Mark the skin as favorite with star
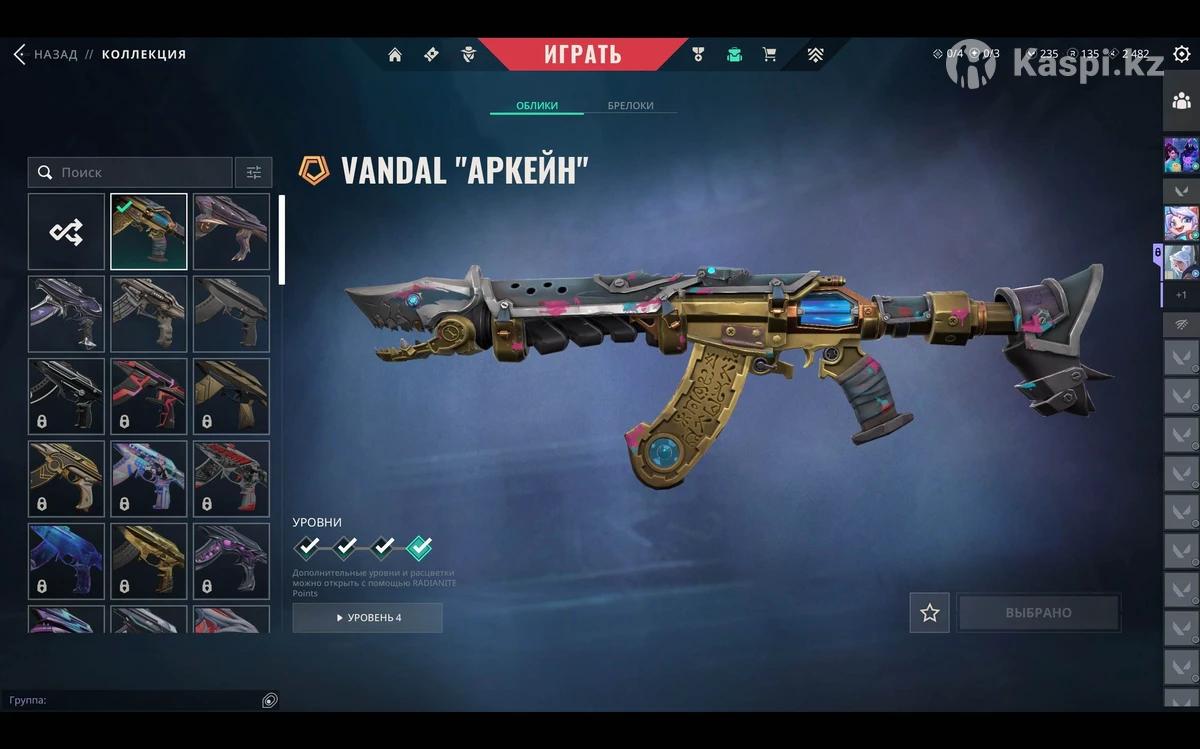The image size is (1200, 749). [x=929, y=613]
